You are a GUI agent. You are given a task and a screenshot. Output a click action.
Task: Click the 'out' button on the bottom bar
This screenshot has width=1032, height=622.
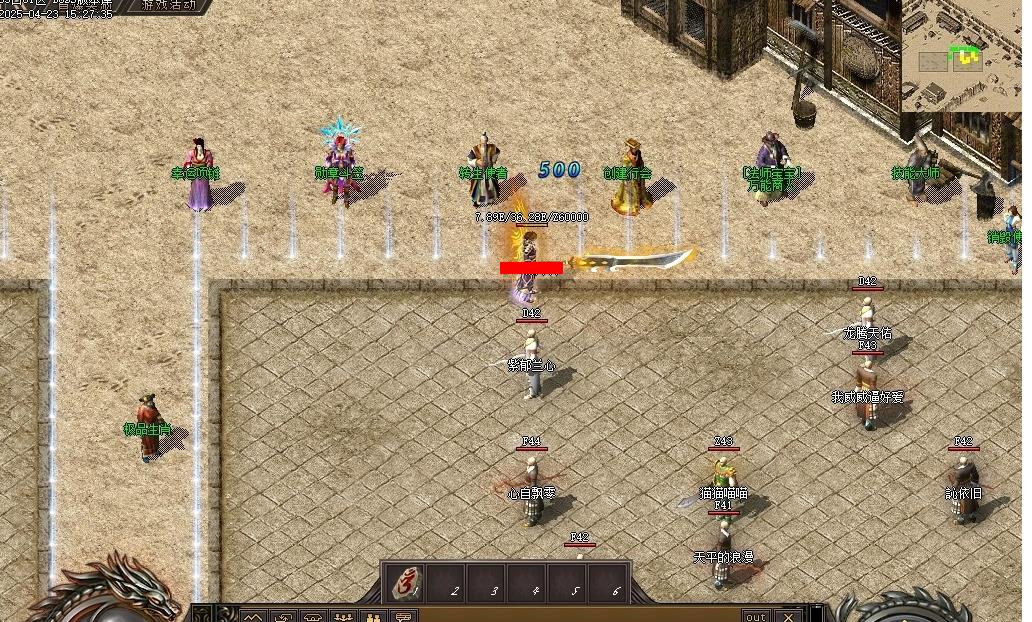click(755, 616)
